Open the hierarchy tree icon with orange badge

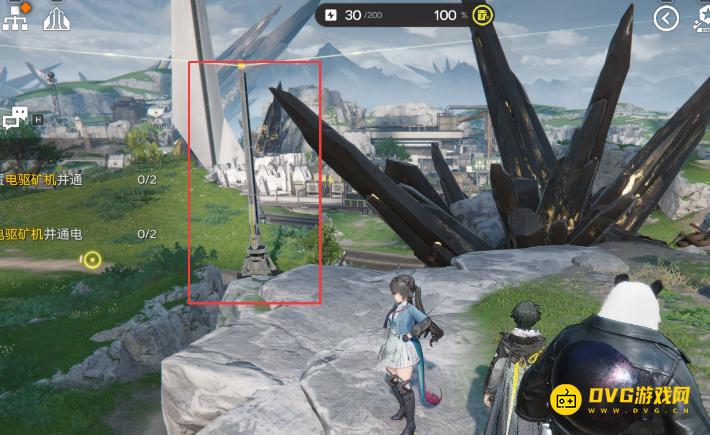tap(17, 17)
